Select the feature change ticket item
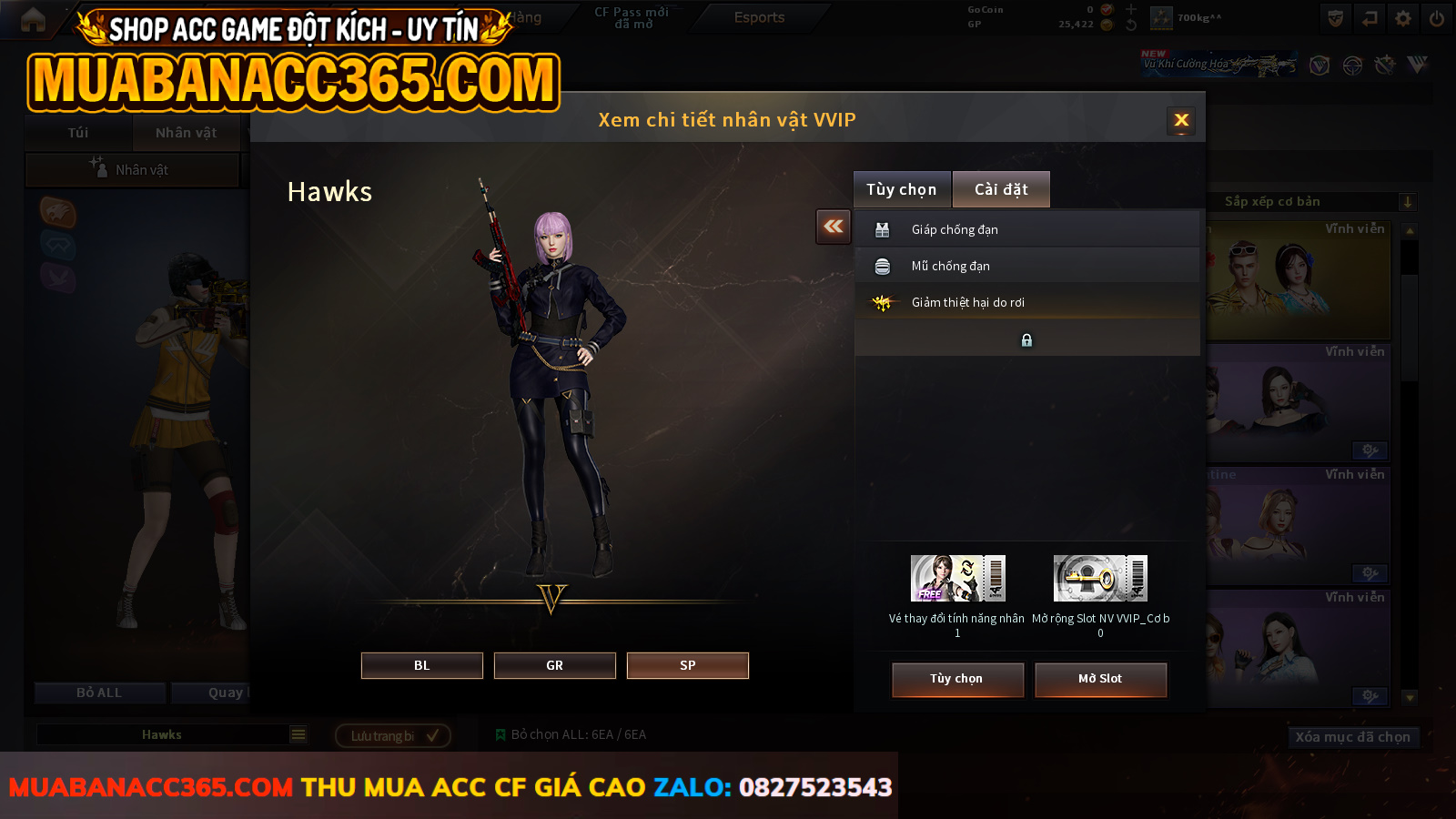1456x819 pixels. 957,579
